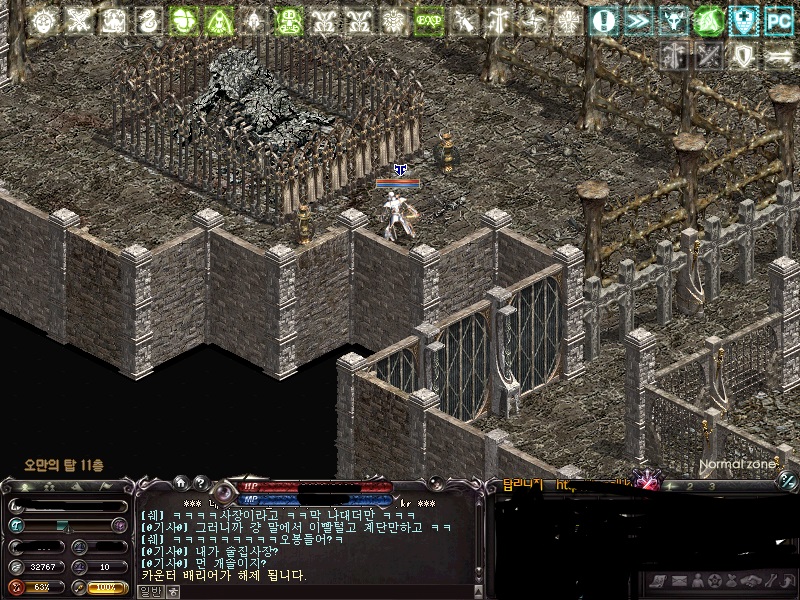The image size is (800, 600).
Task: Switch to the 일반 chat tab
Action: pos(150,591)
